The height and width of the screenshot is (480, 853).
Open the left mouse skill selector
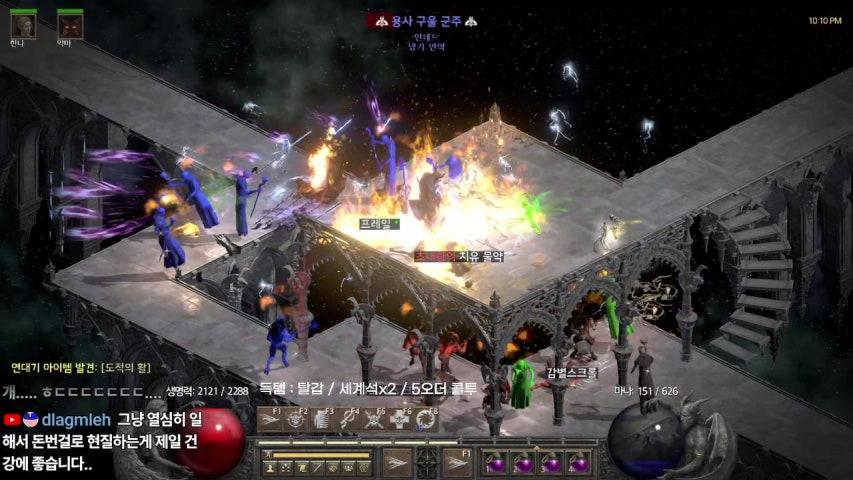click(398, 462)
